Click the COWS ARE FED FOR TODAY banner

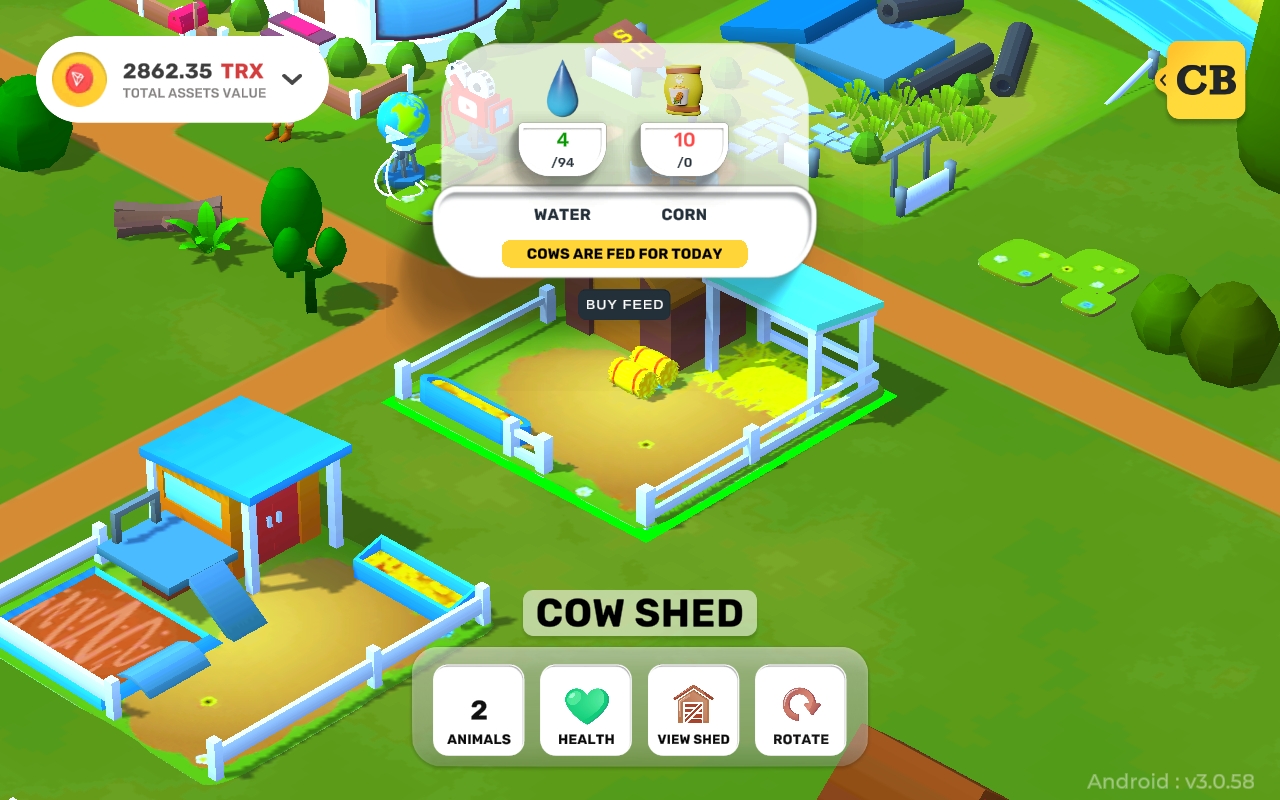click(x=624, y=253)
